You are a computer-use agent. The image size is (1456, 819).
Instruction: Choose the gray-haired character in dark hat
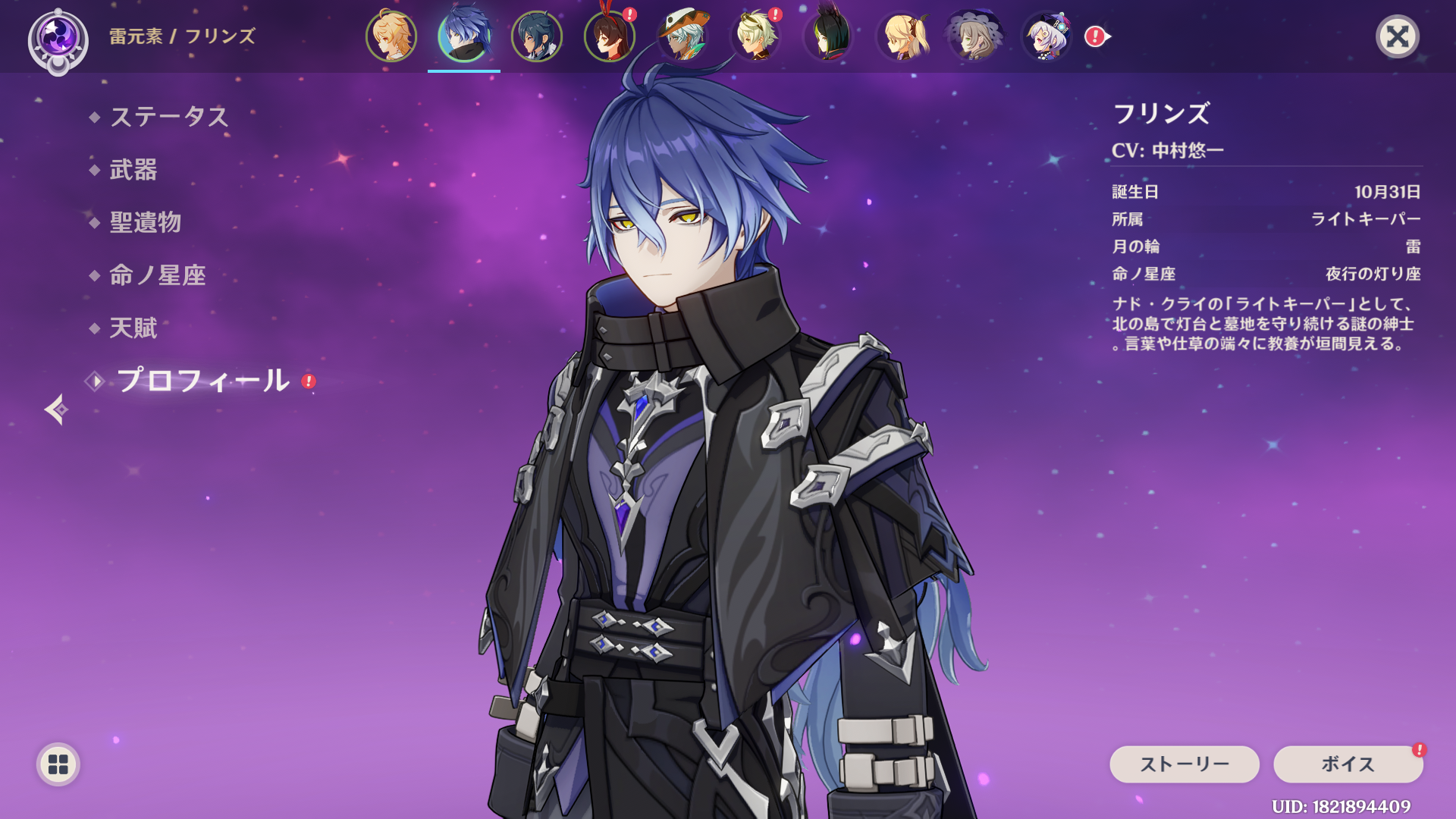[x=974, y=36]
